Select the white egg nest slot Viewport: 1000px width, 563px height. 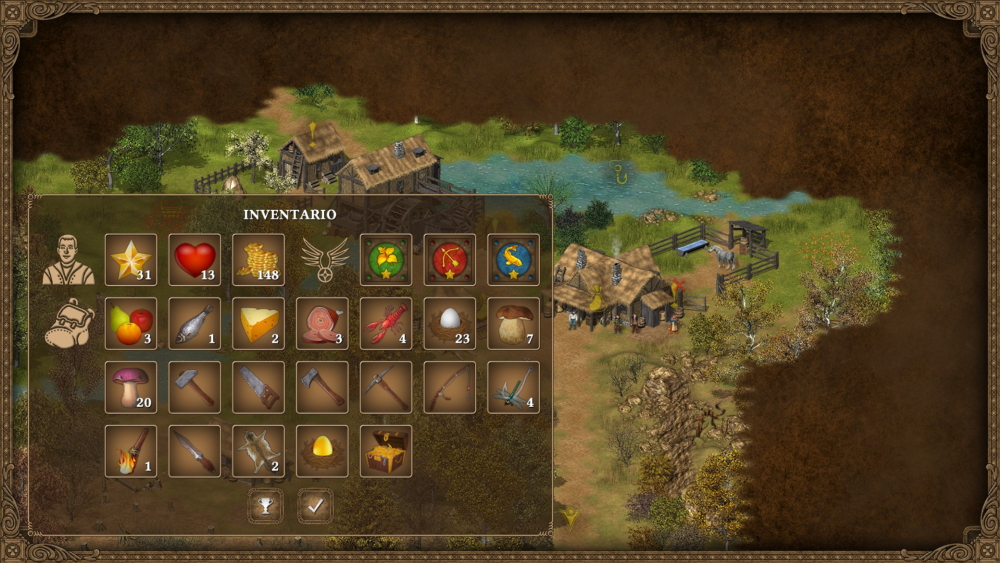pyautogui.click(x=450, y=323)
